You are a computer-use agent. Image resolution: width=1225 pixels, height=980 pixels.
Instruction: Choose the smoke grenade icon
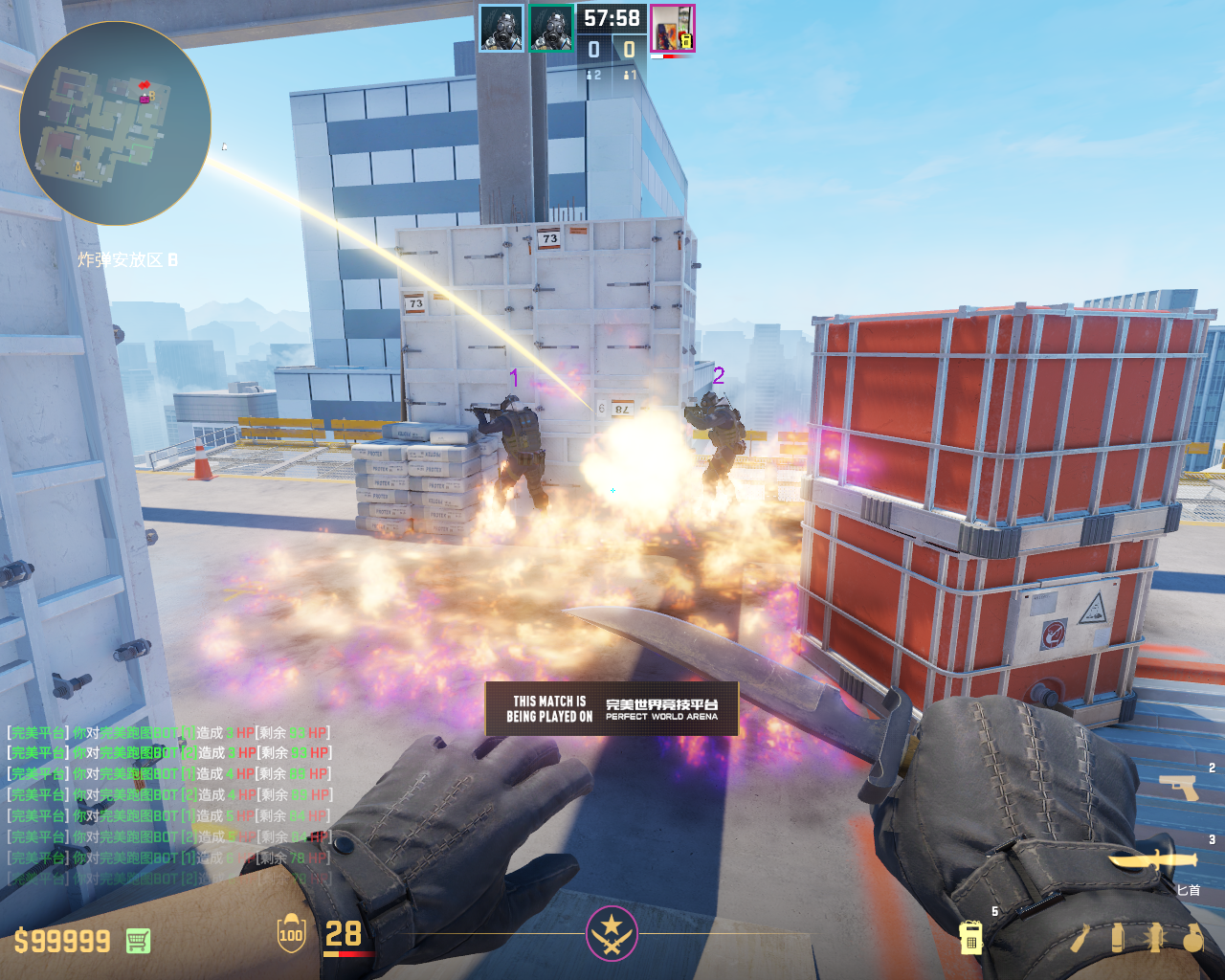(1117, 938)
